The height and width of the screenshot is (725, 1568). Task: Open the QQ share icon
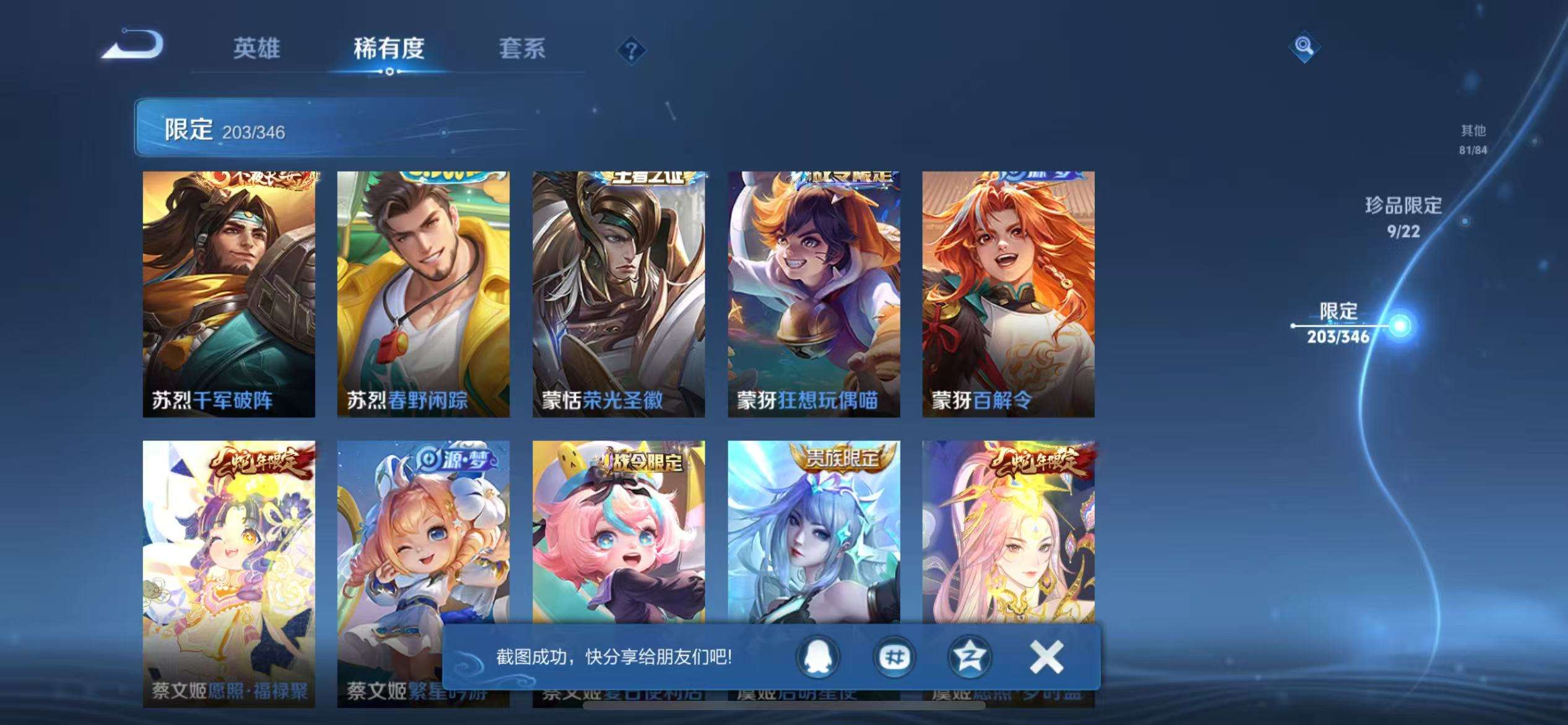817,656
